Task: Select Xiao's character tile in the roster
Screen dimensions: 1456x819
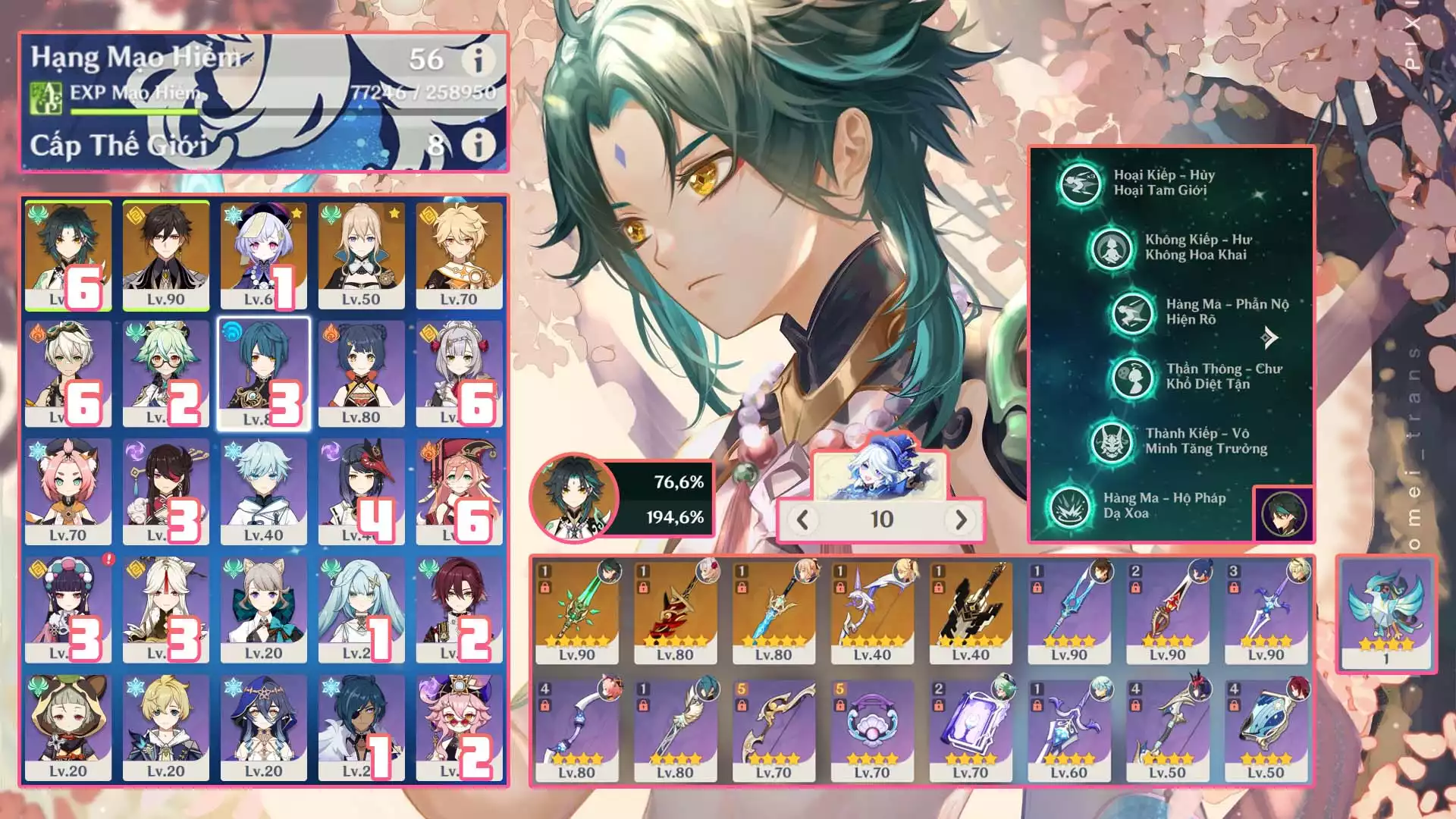Action: 67,255
